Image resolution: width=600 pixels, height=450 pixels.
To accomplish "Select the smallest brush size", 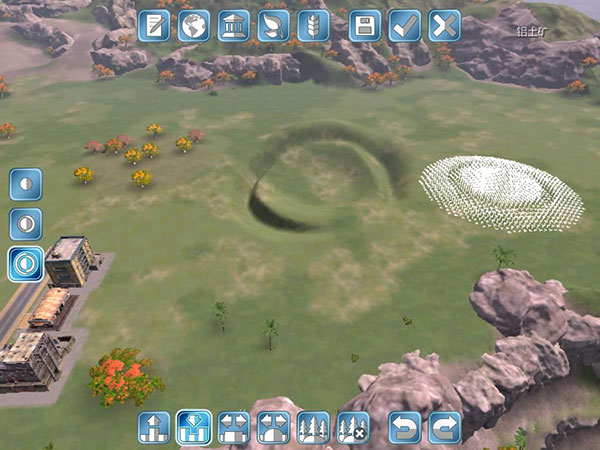I will click(26, 184).
